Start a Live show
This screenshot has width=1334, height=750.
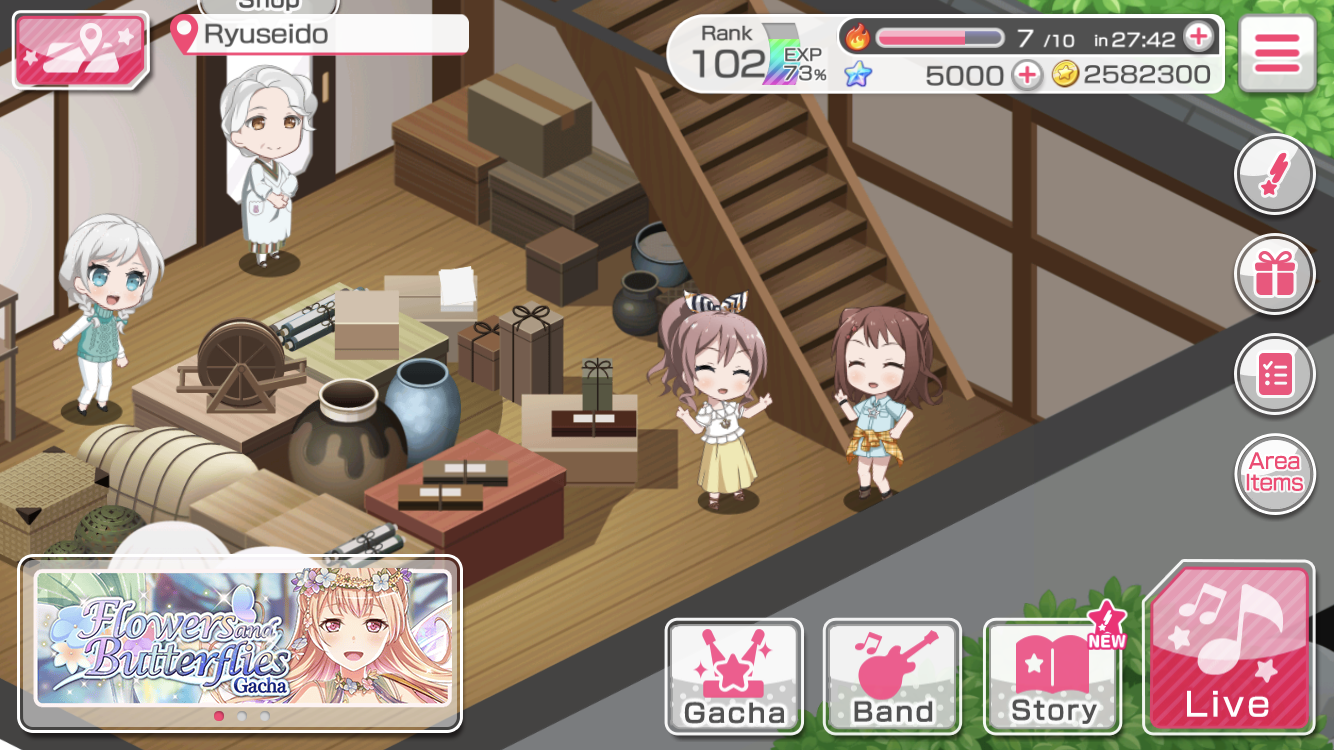(x=1228, y=648)
